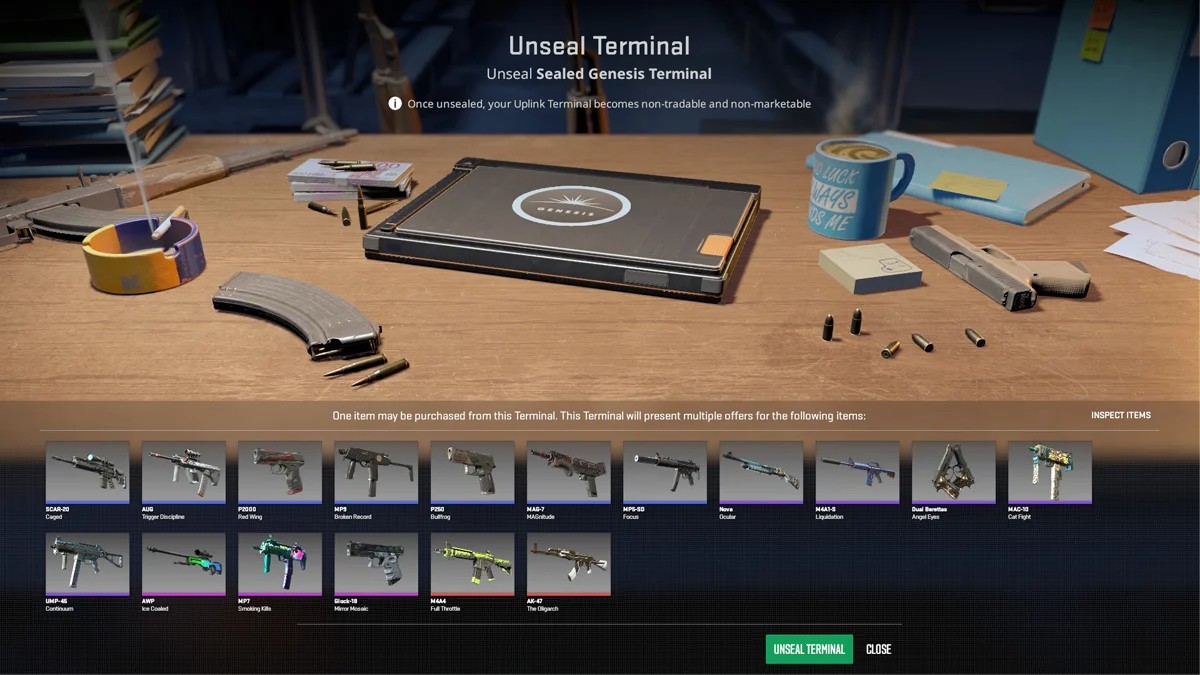This screenshot has height=675, width=1200.
Task: Choose the AUG Trigger Discipline skin
Action: tap(184, 471)
